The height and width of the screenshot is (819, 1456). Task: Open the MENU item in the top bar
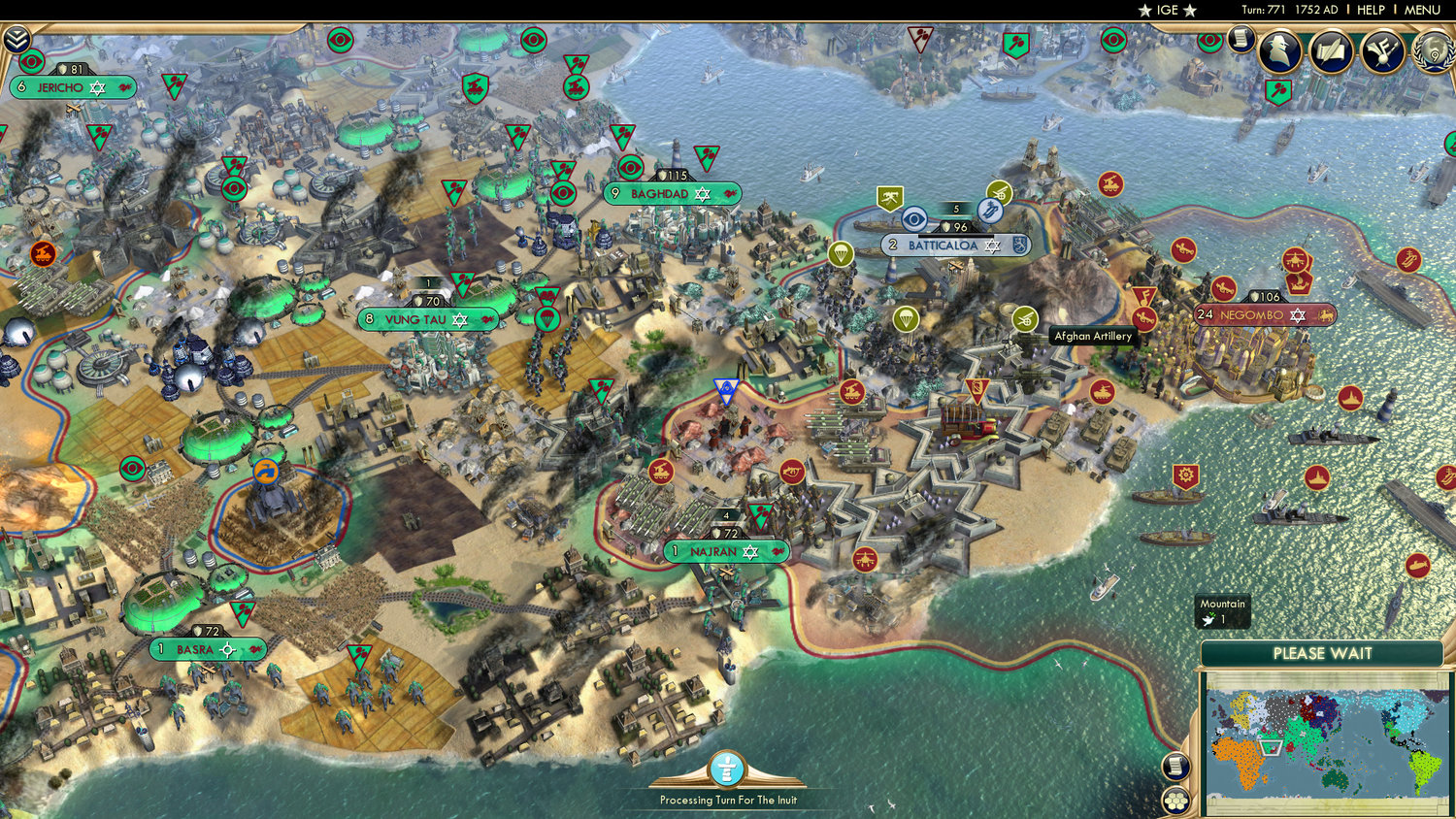coord(1421,10)
